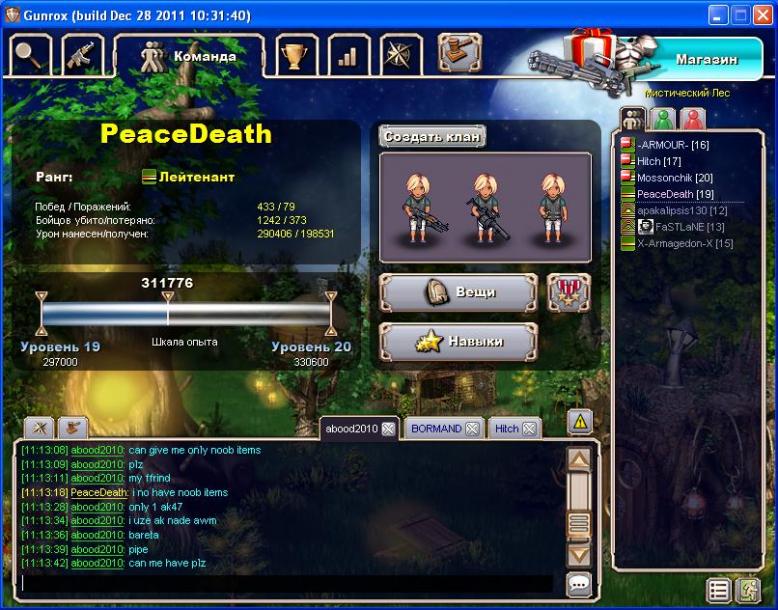The image size is (778, 610).
Task: Click the yellow warning triangle icon
Action: (x=580, y=422)
